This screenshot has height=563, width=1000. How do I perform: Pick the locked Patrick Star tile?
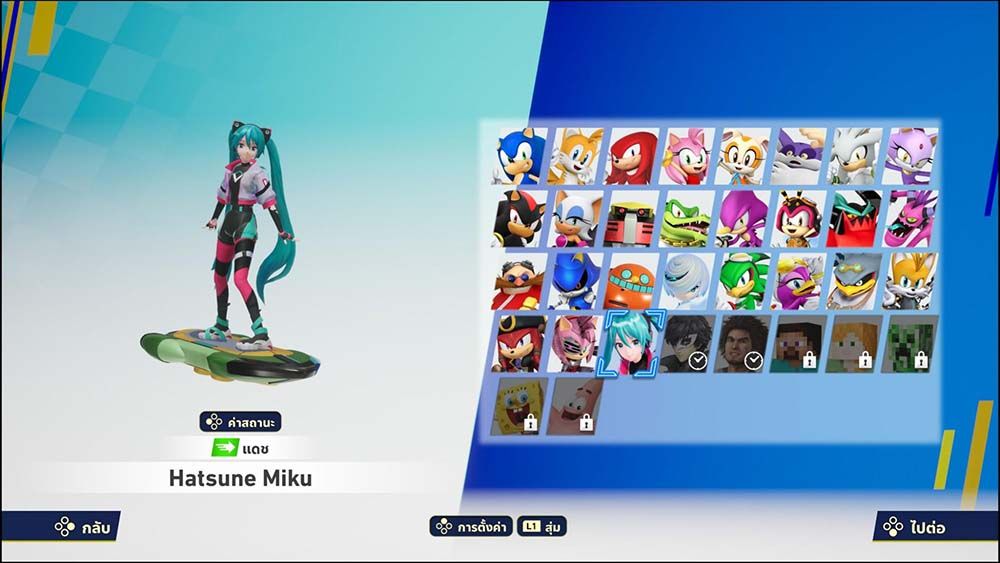point(575,406)
